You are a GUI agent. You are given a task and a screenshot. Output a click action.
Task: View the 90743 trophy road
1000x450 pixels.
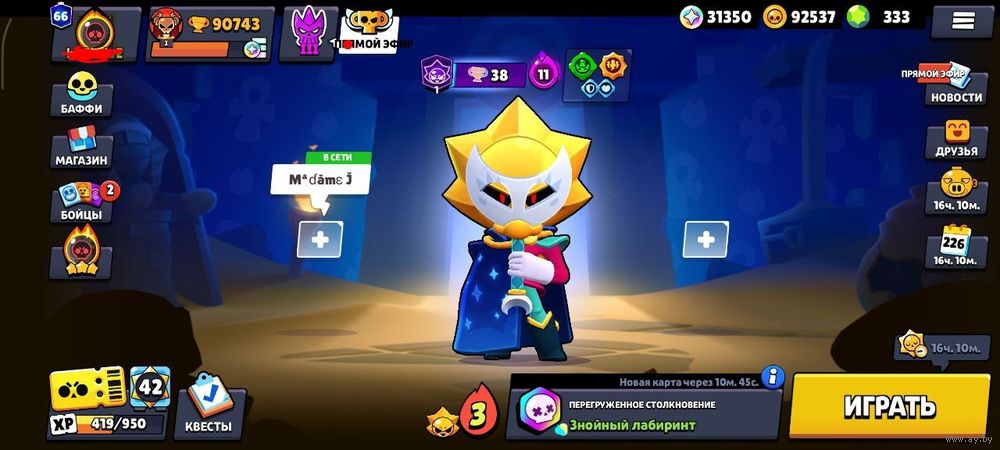pyautogui.click(x=208, y=33)
